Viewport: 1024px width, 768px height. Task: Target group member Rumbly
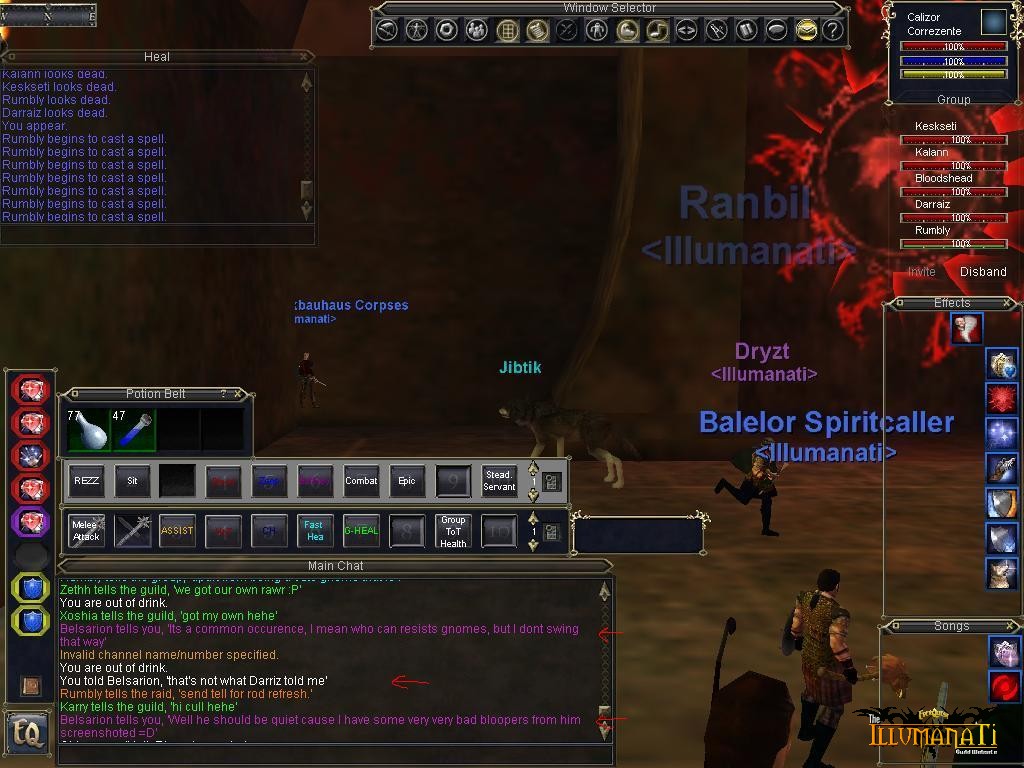coord(933,230)
